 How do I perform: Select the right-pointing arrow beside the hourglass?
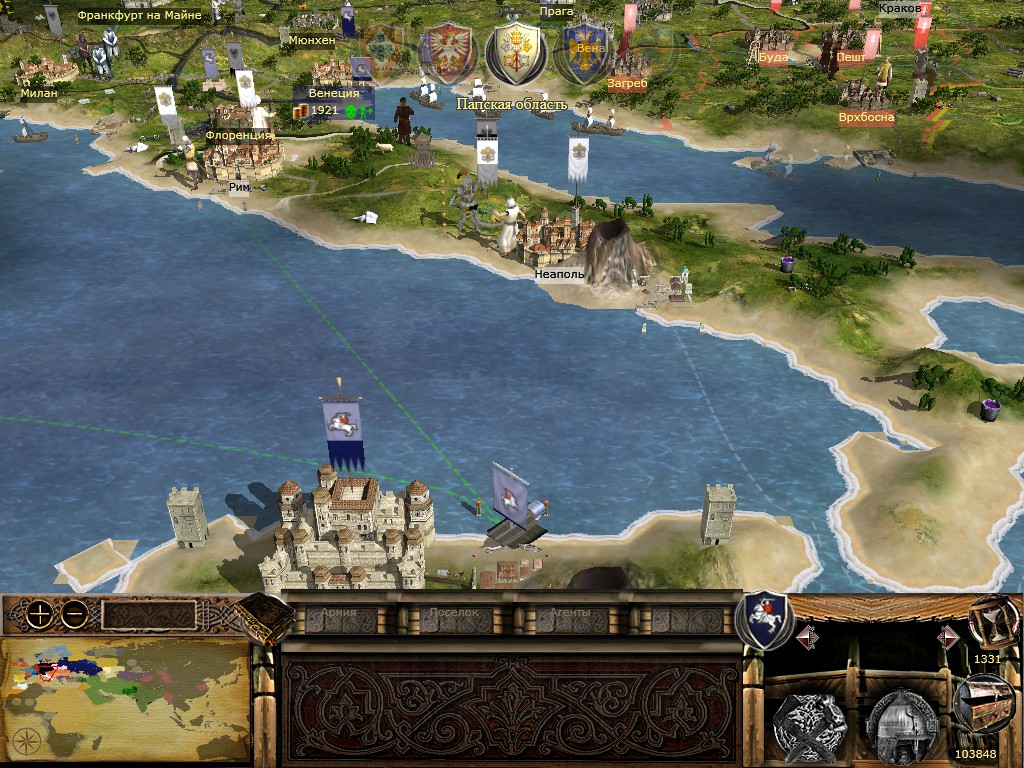pyautogui.click(x=948, y=637)
